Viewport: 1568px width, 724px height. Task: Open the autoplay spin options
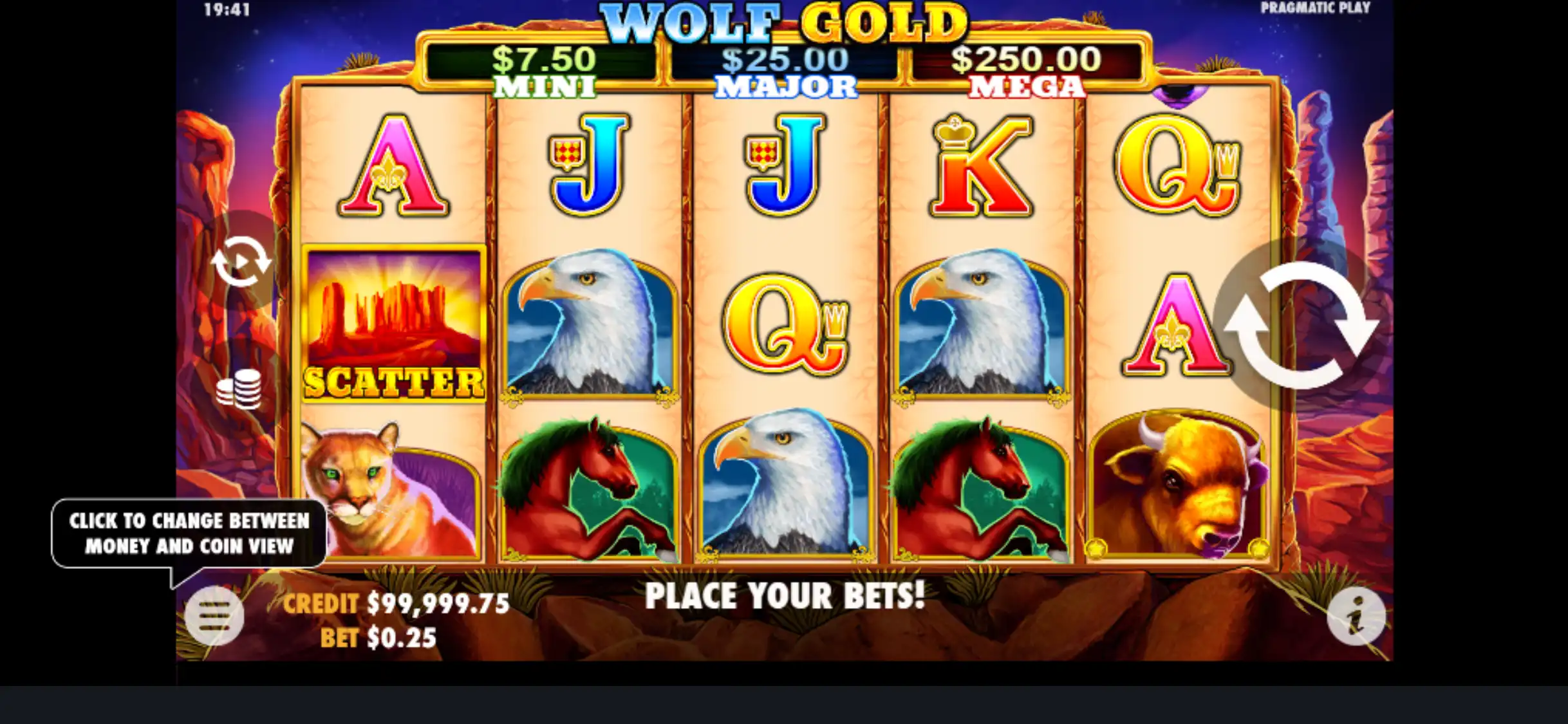pos(241,261)
